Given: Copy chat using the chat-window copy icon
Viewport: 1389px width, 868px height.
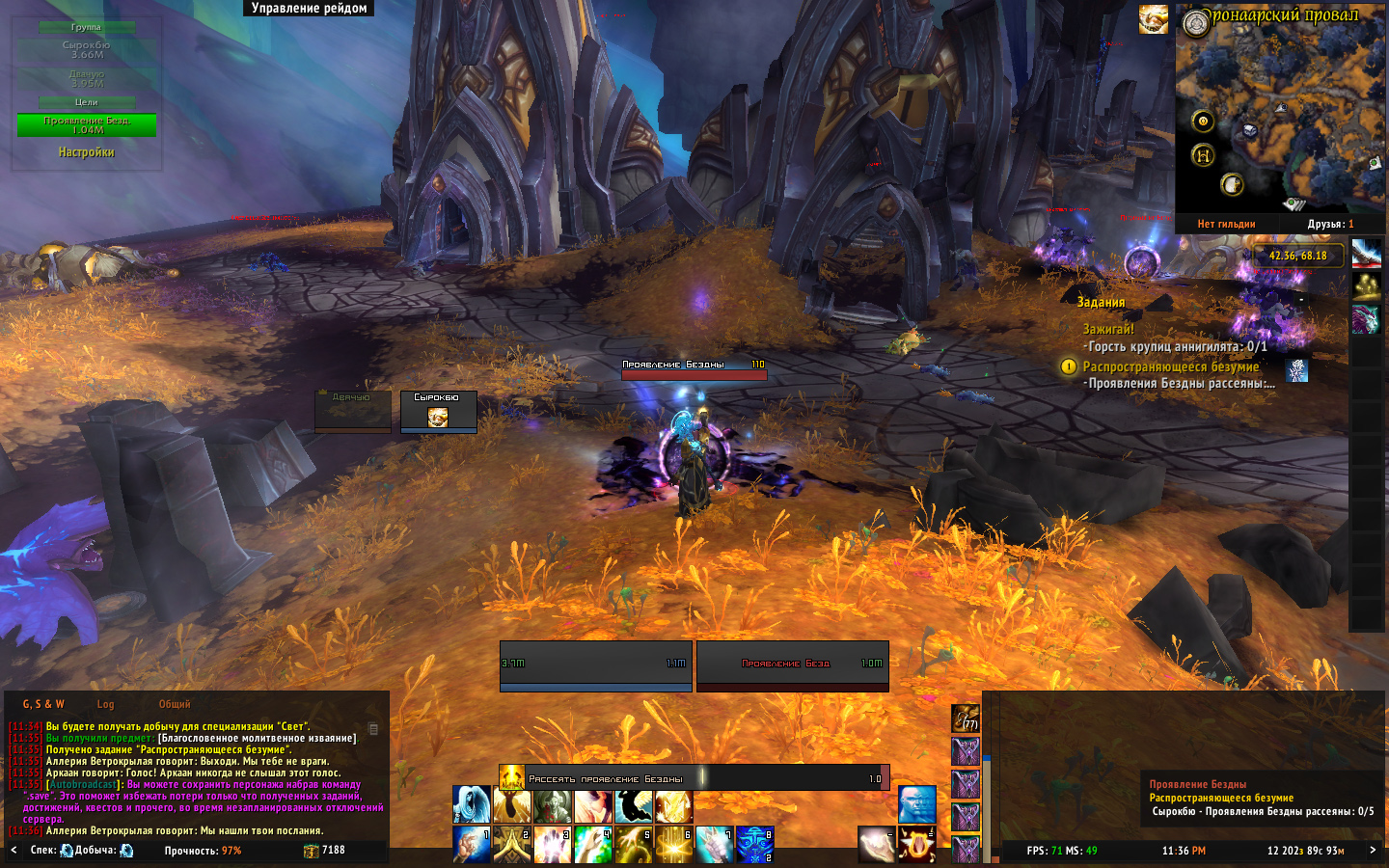Looking at the screenshot, I should pyautogui.click(x=373, y=729).
